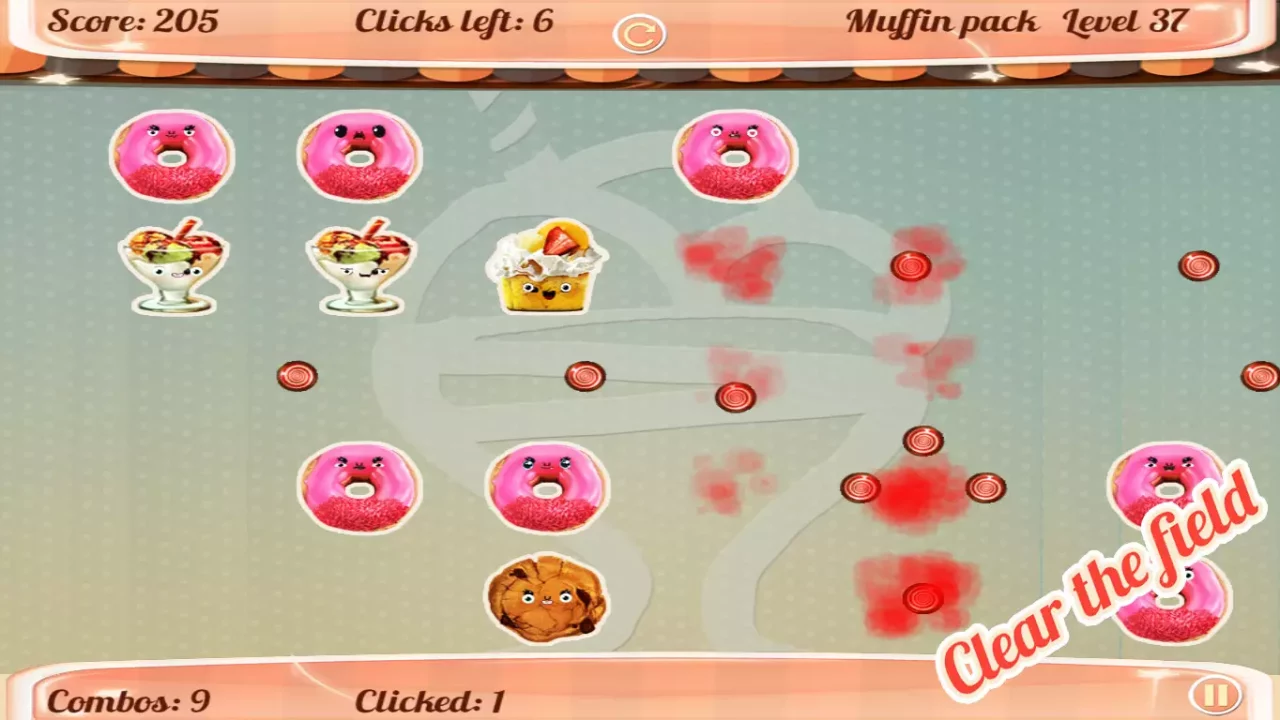The height and width of the screenshot is (720, 1280).
Task: Click the pink donut above the cookie
Action: click(x=547, y=488)
